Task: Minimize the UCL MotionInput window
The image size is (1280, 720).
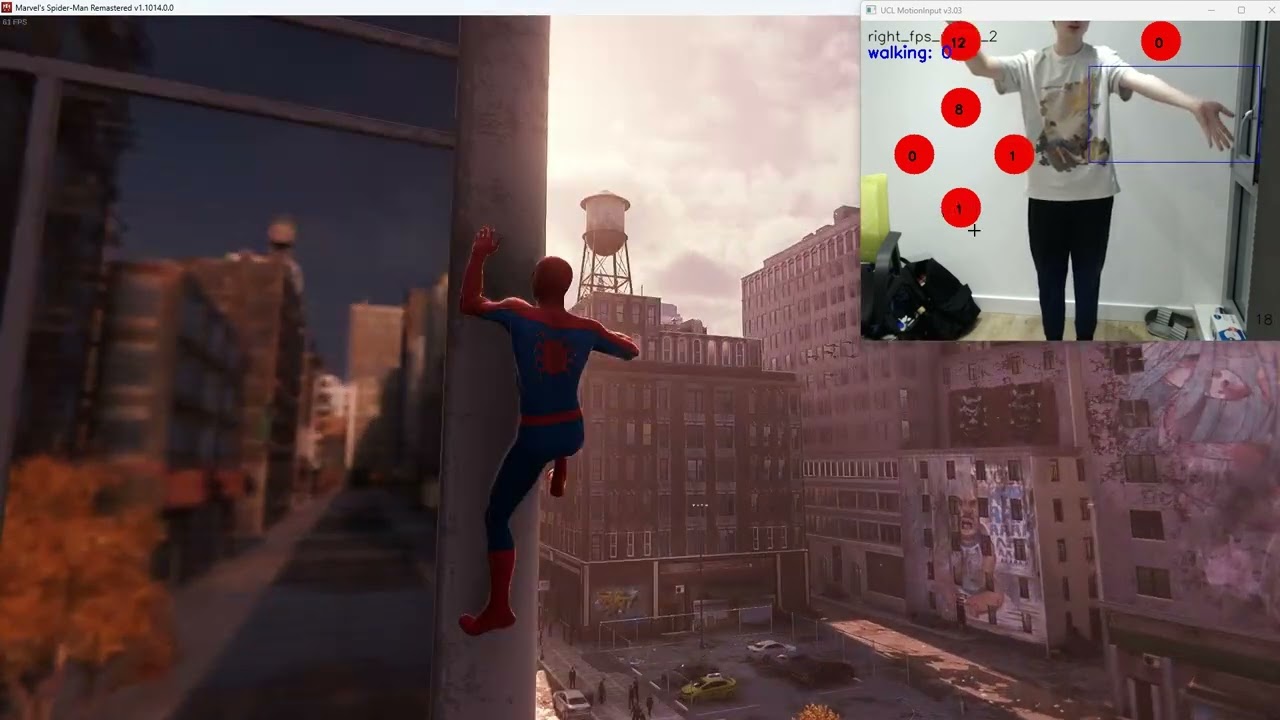Action: [1212, 10]
